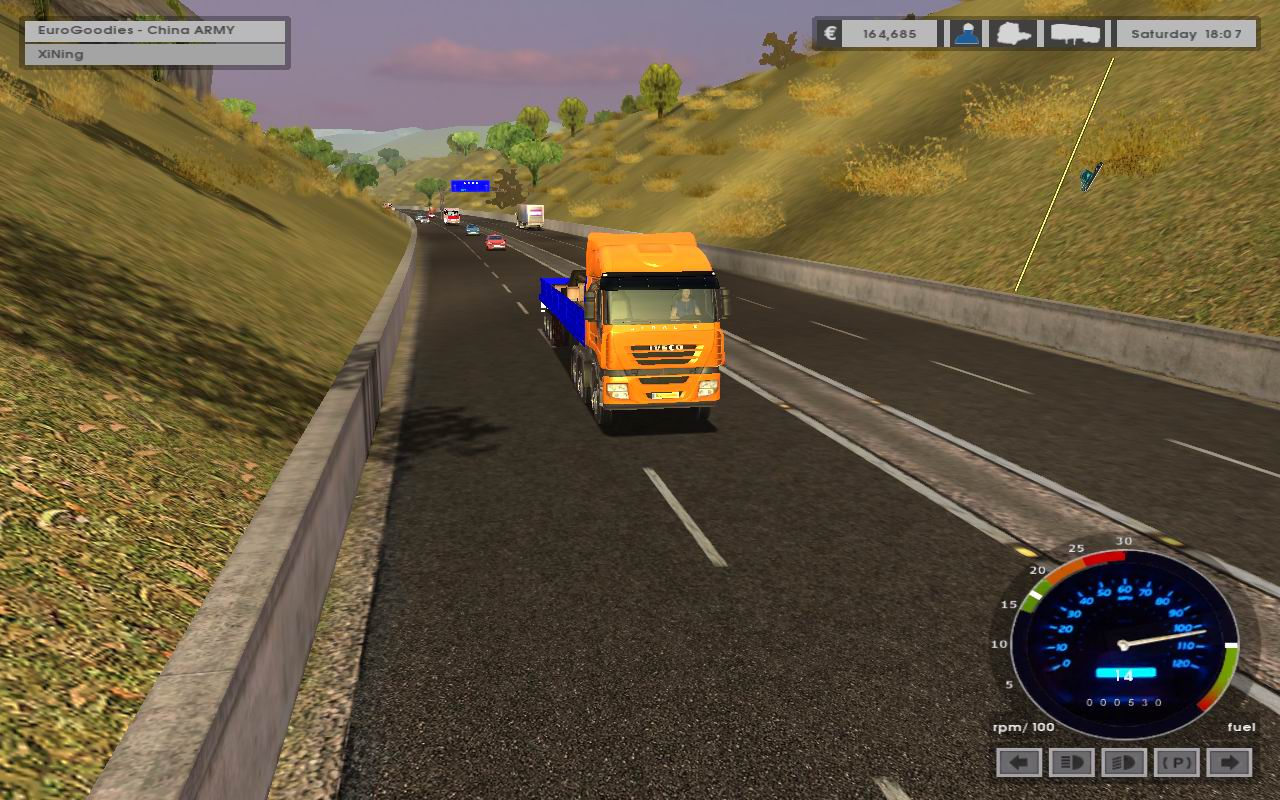This screenshot has width=1280, height=800.
Task: Click the EuroGoodies - China ARMY job panel
Action: pos(156,30)
